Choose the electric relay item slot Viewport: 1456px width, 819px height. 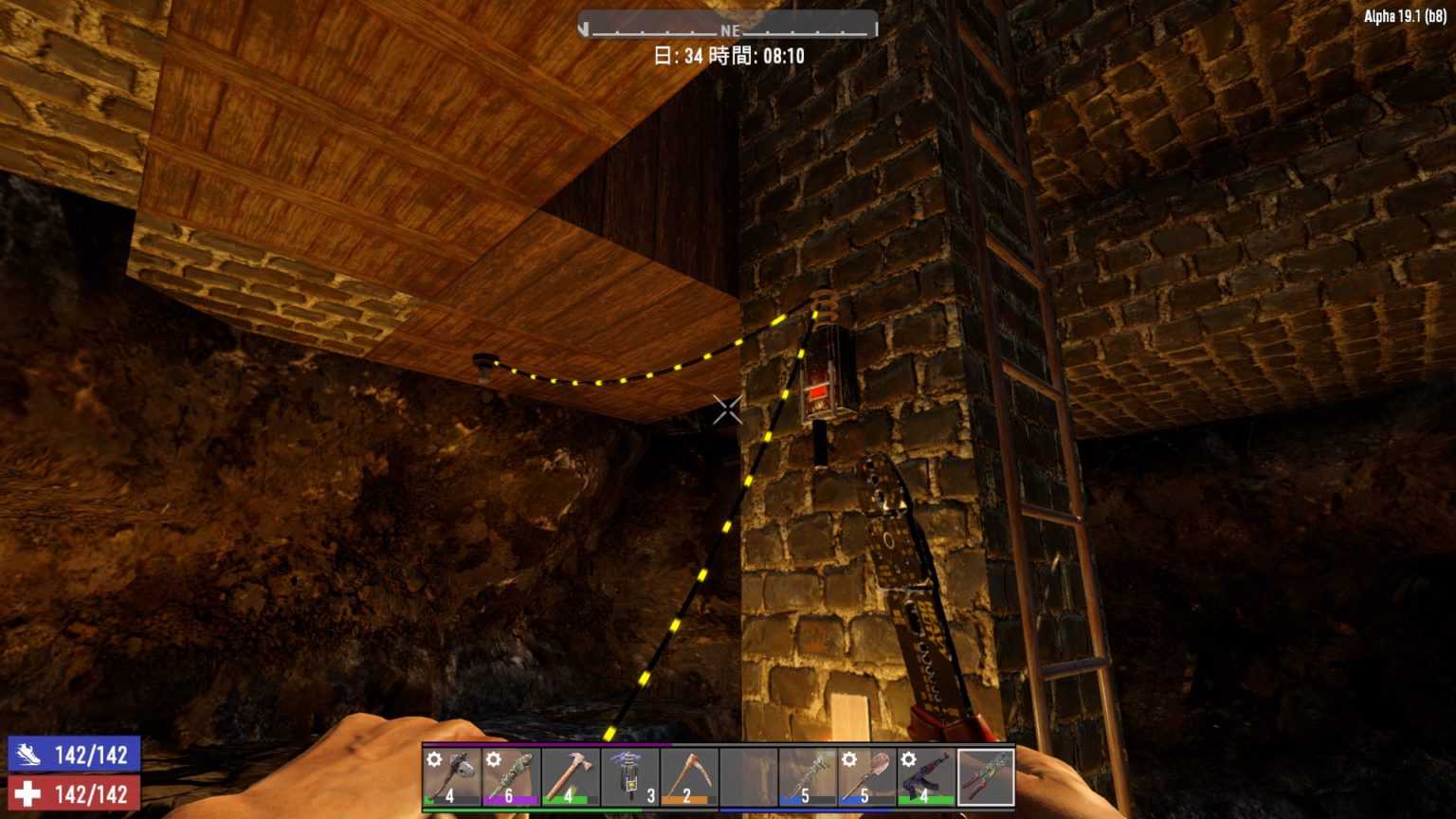(629, 777)
